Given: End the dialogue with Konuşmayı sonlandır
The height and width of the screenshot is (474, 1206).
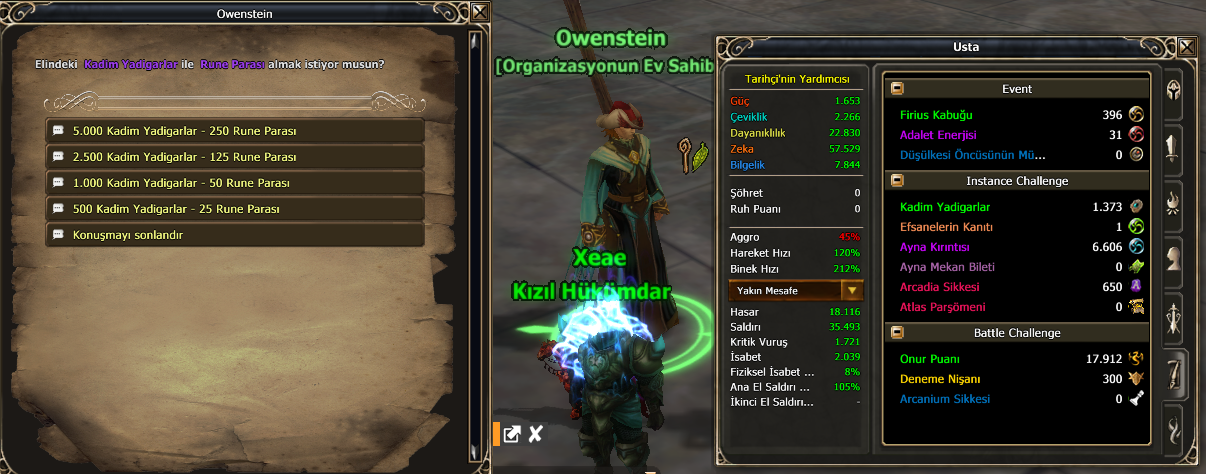Looking at the screenshot, I should (x=236, y=235).
